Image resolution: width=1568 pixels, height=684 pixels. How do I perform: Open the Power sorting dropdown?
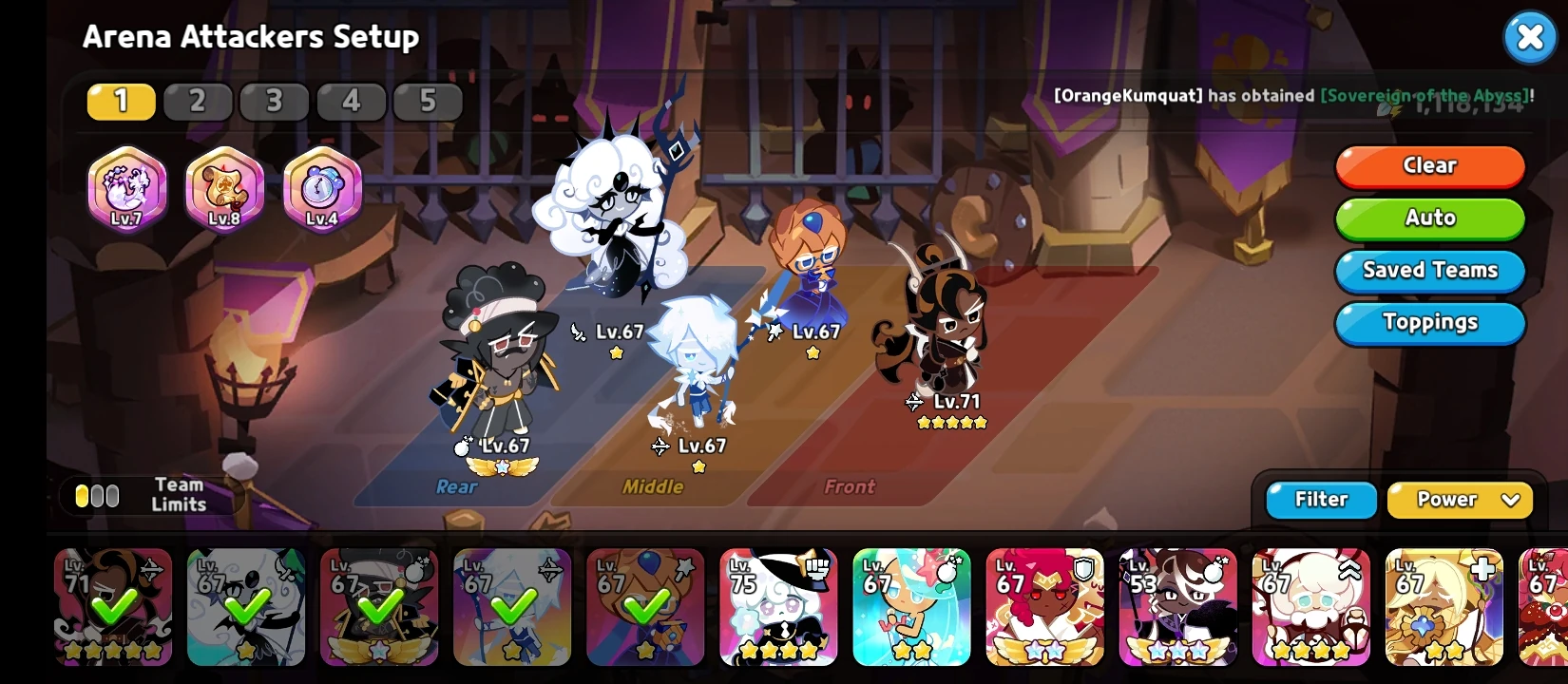[x=1460, y=500]
